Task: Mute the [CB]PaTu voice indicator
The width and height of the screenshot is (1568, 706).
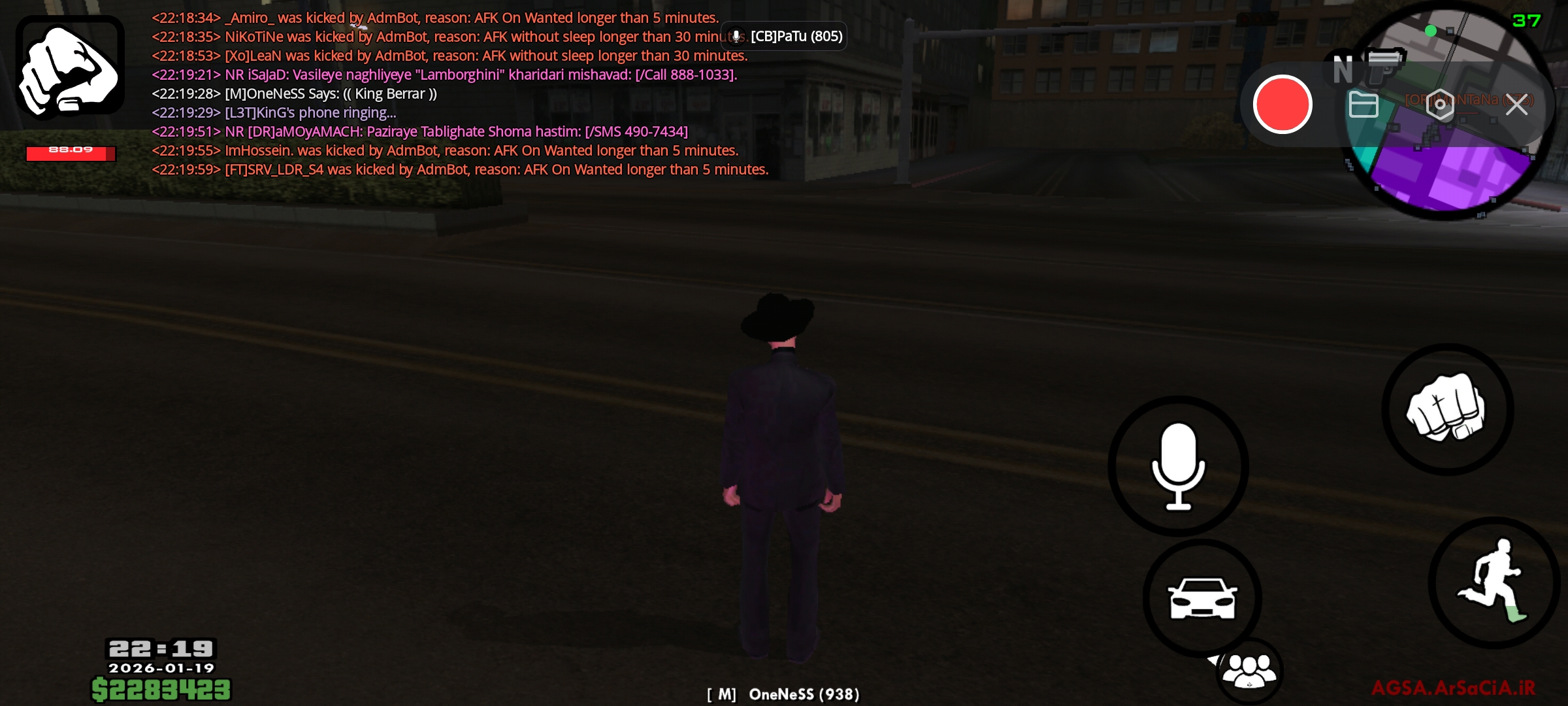Action: (x=737, y=36)
